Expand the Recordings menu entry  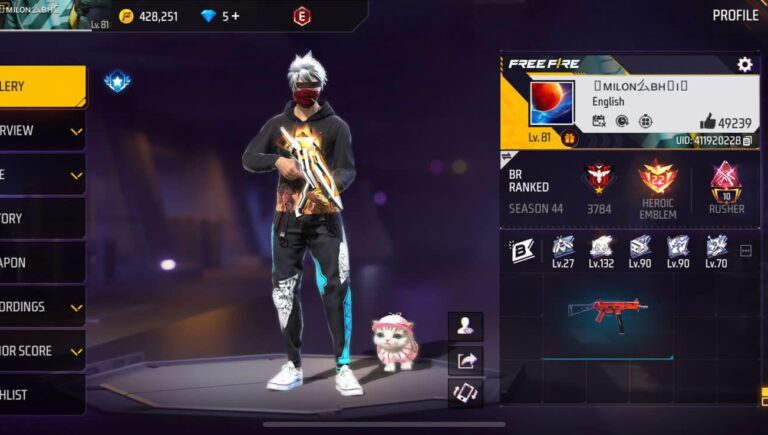point(42,307)
